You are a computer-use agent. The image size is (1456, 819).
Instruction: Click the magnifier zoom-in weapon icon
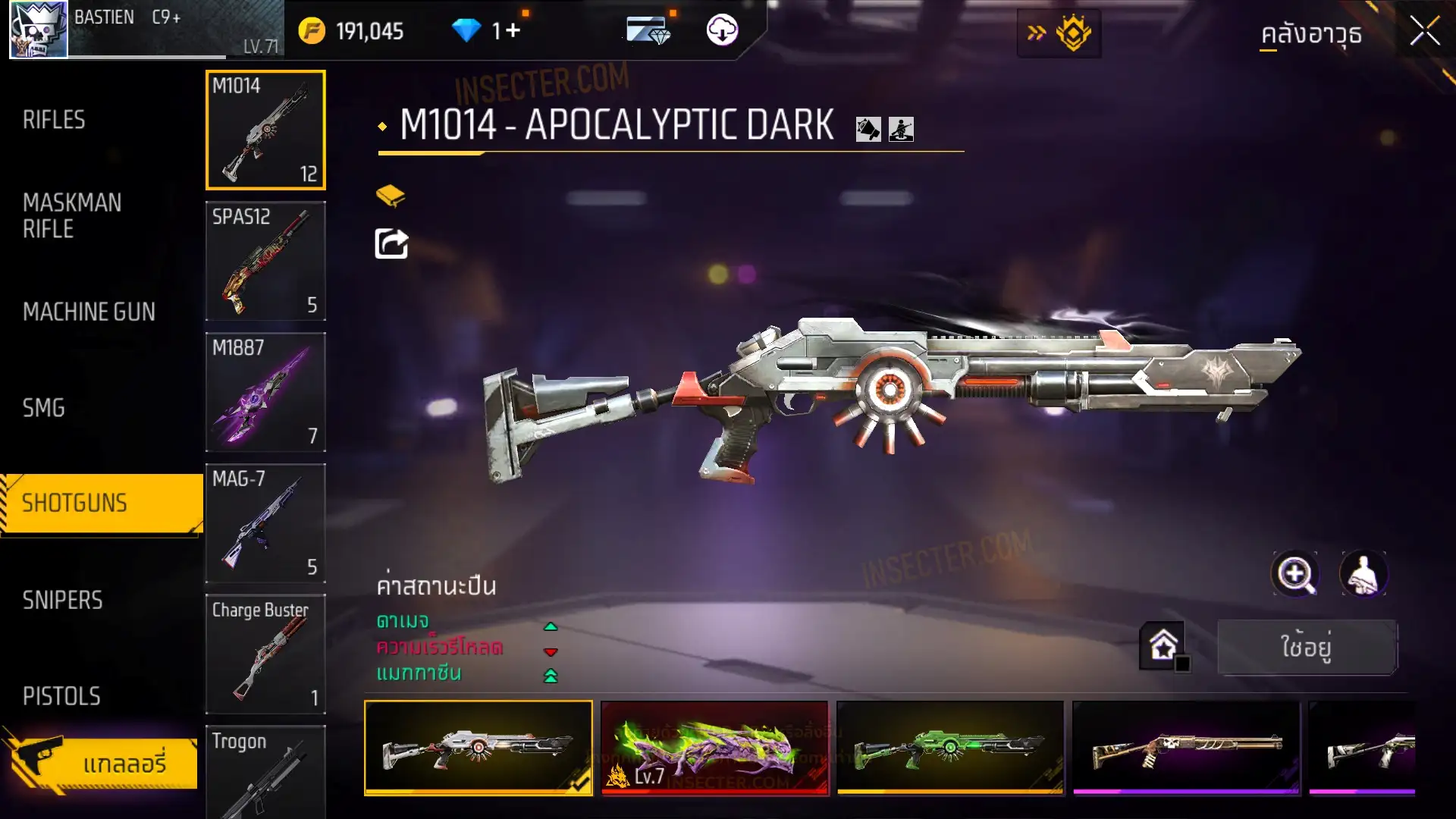tap(1294, 574)
